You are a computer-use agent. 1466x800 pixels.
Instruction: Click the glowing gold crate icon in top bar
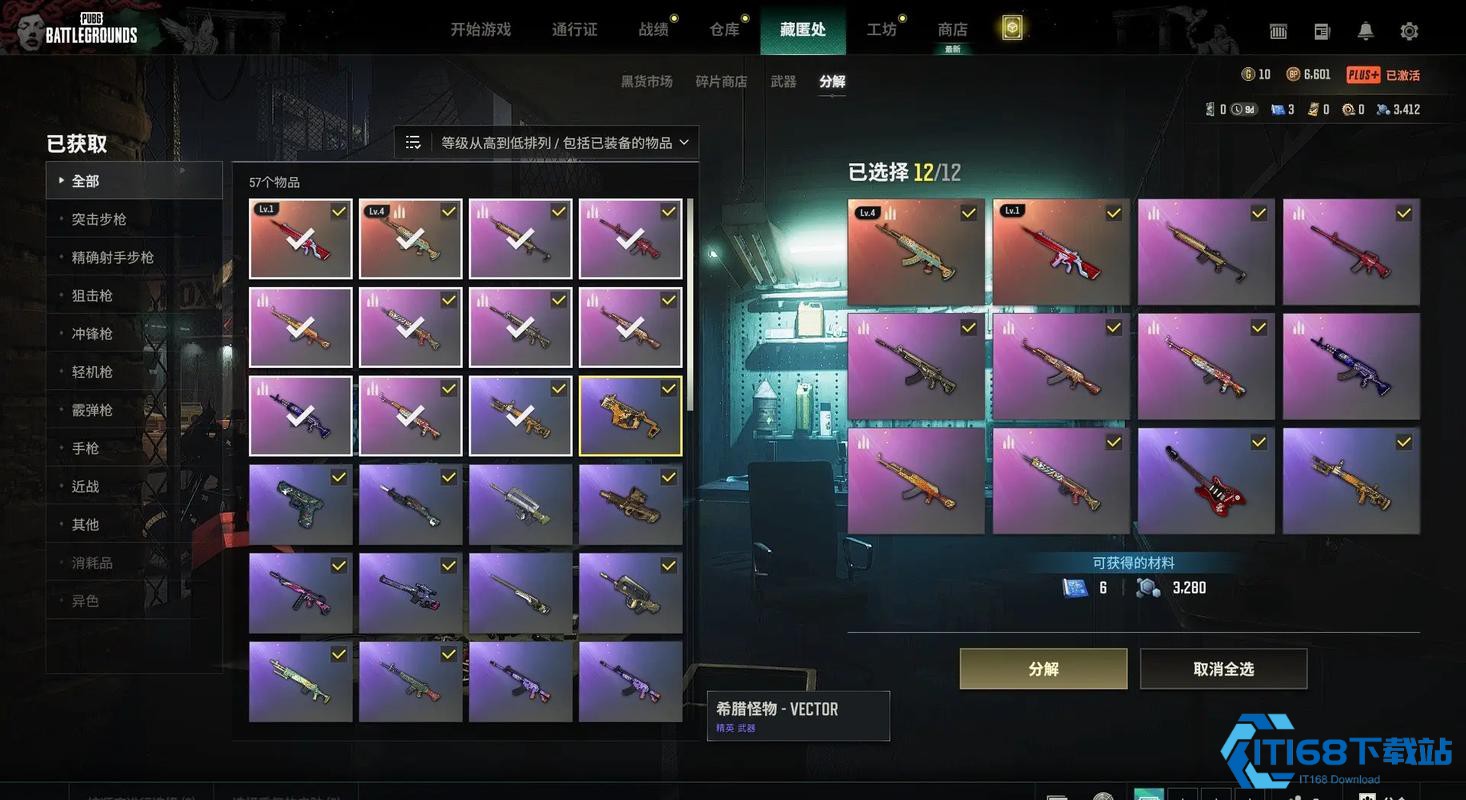coord(1011,29)
